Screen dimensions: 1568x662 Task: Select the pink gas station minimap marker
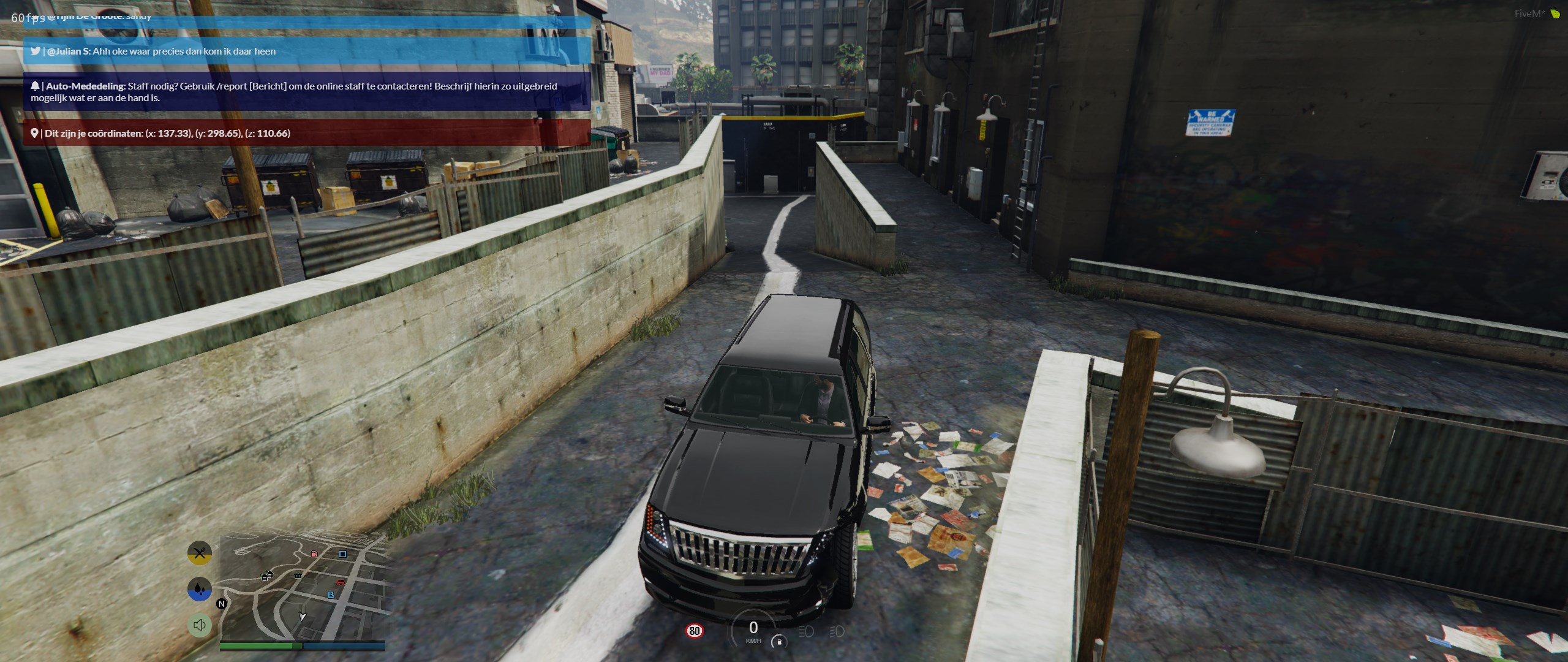click(314, 554)
